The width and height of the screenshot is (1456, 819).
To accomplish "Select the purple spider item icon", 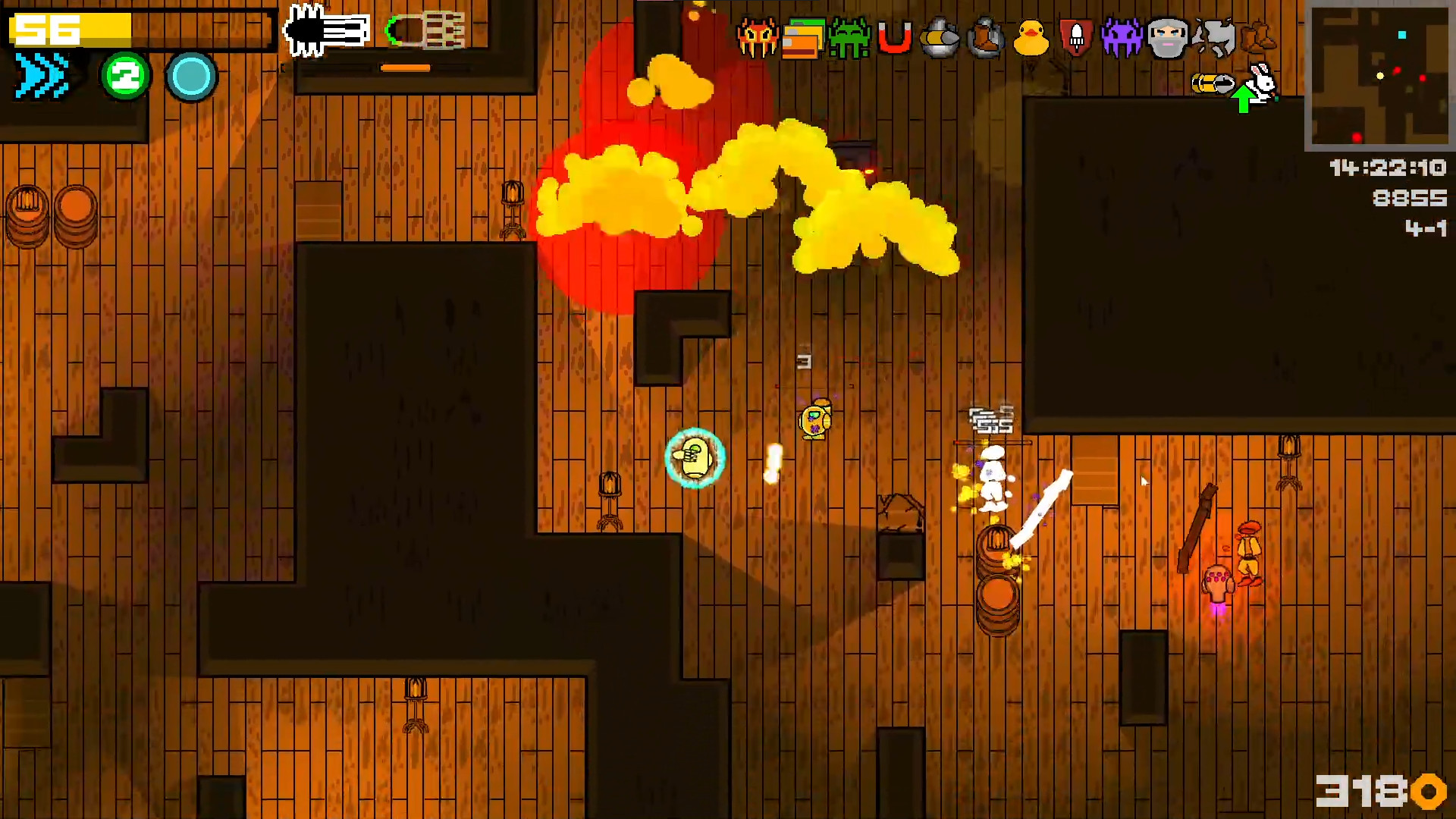I will coord(1122,38).
